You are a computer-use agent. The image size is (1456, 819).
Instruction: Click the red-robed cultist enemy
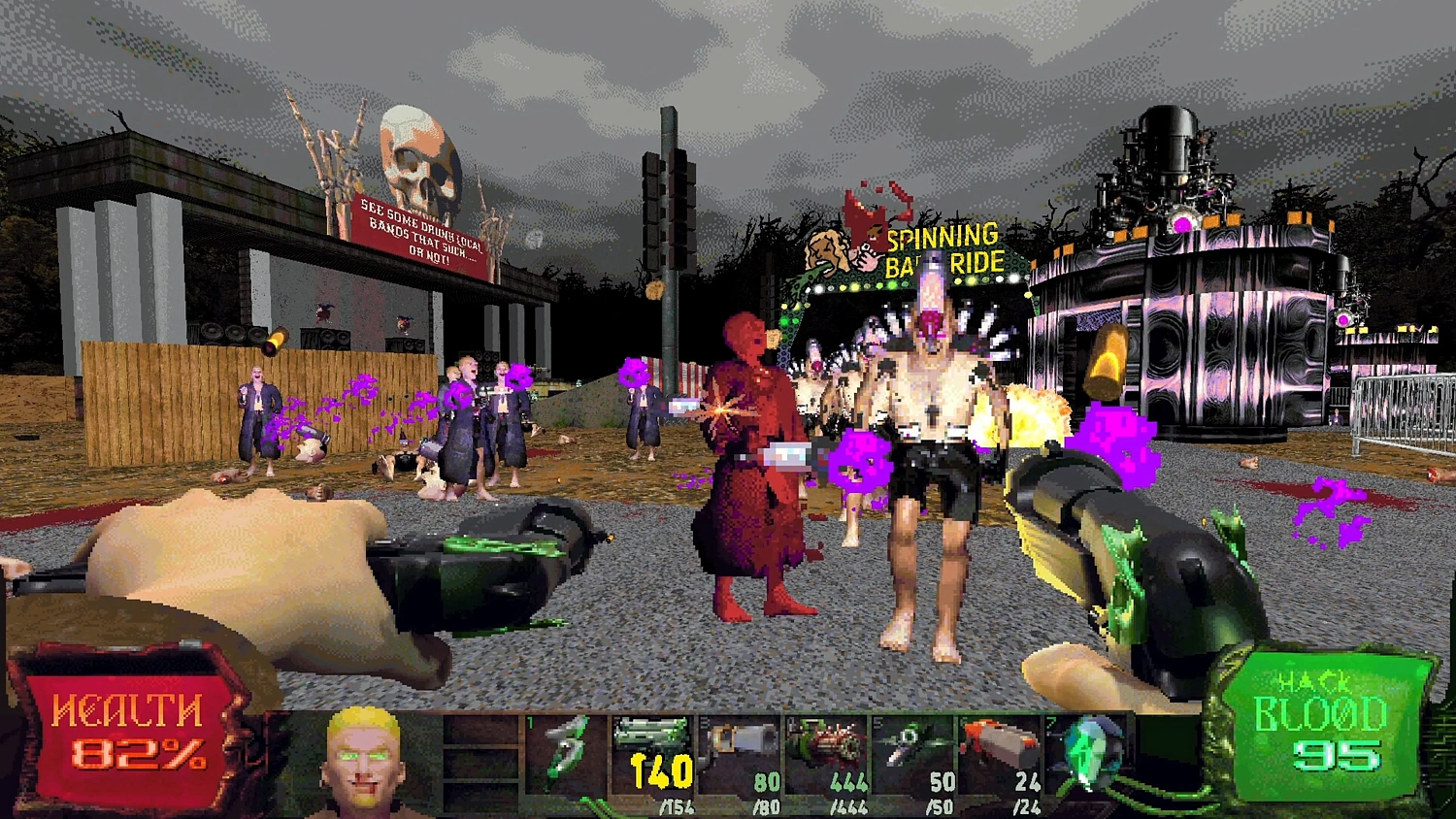[x=752, y=446]
